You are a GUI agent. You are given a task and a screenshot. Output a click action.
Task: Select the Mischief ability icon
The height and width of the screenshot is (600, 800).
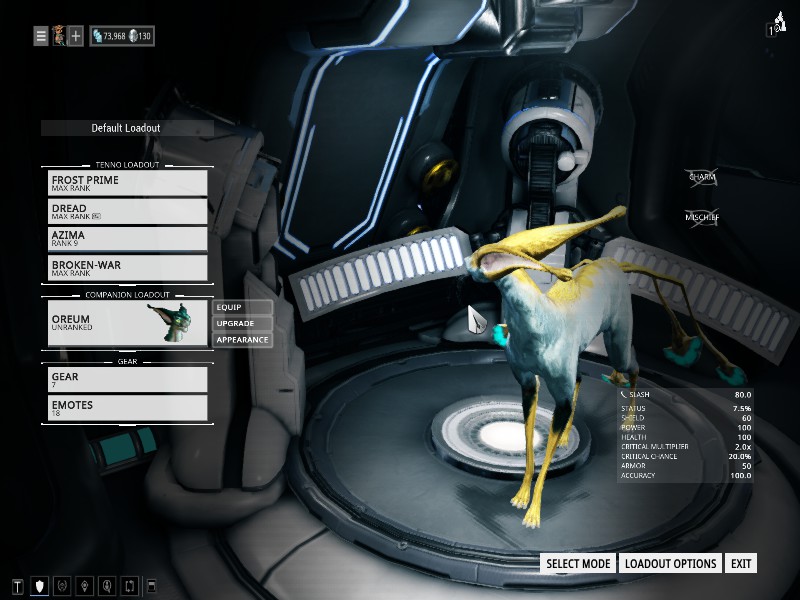(702, 217)
